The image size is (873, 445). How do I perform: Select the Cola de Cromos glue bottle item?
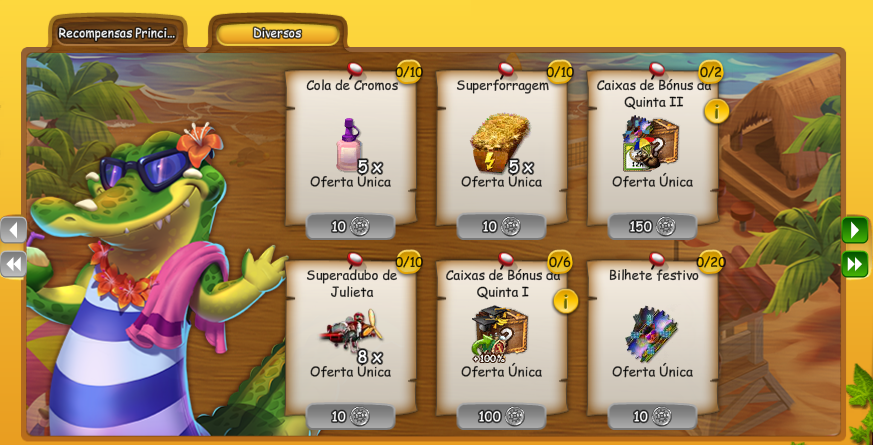point(348,144)
